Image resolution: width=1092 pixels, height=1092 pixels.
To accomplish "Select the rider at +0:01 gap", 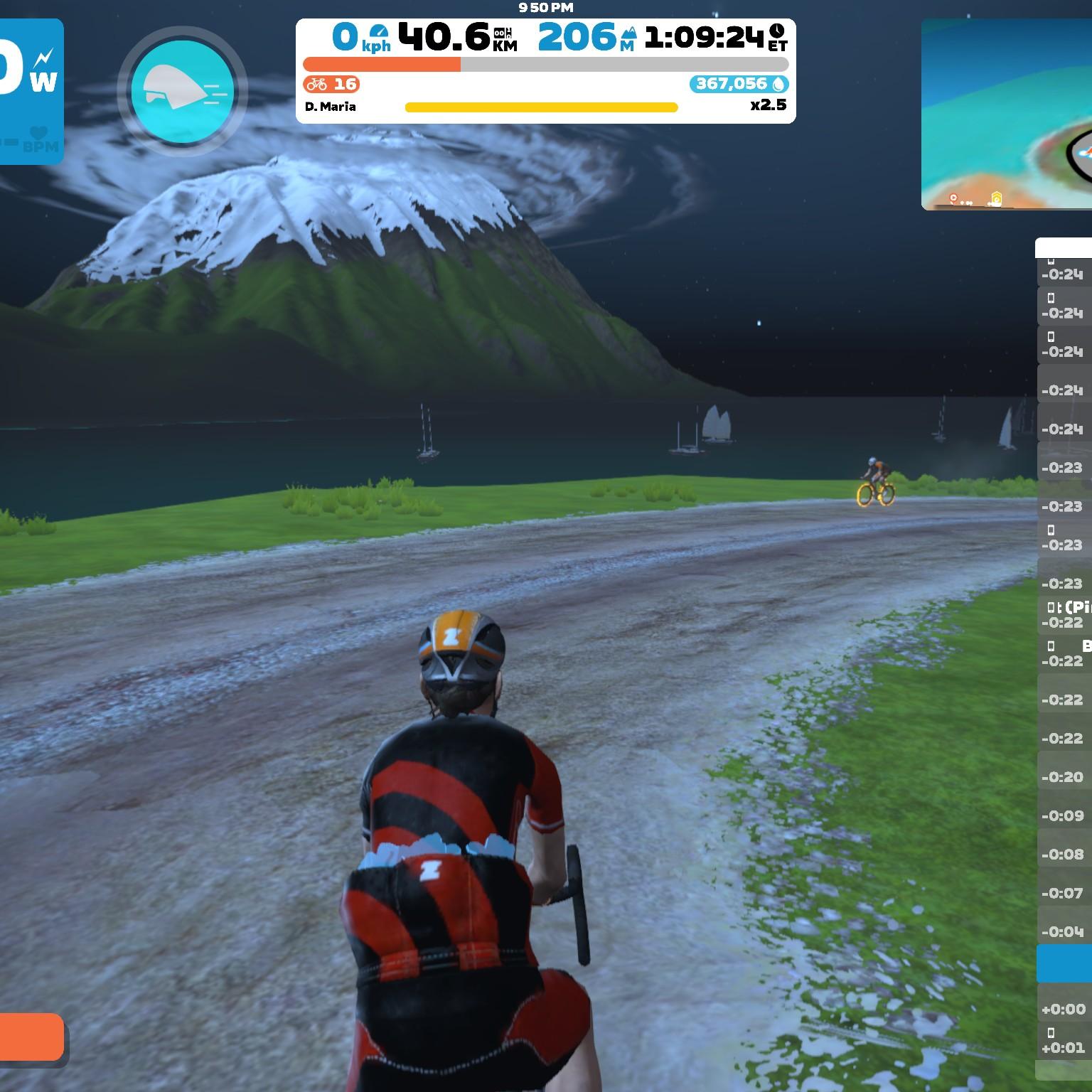I will [x=1064, y=1041].
